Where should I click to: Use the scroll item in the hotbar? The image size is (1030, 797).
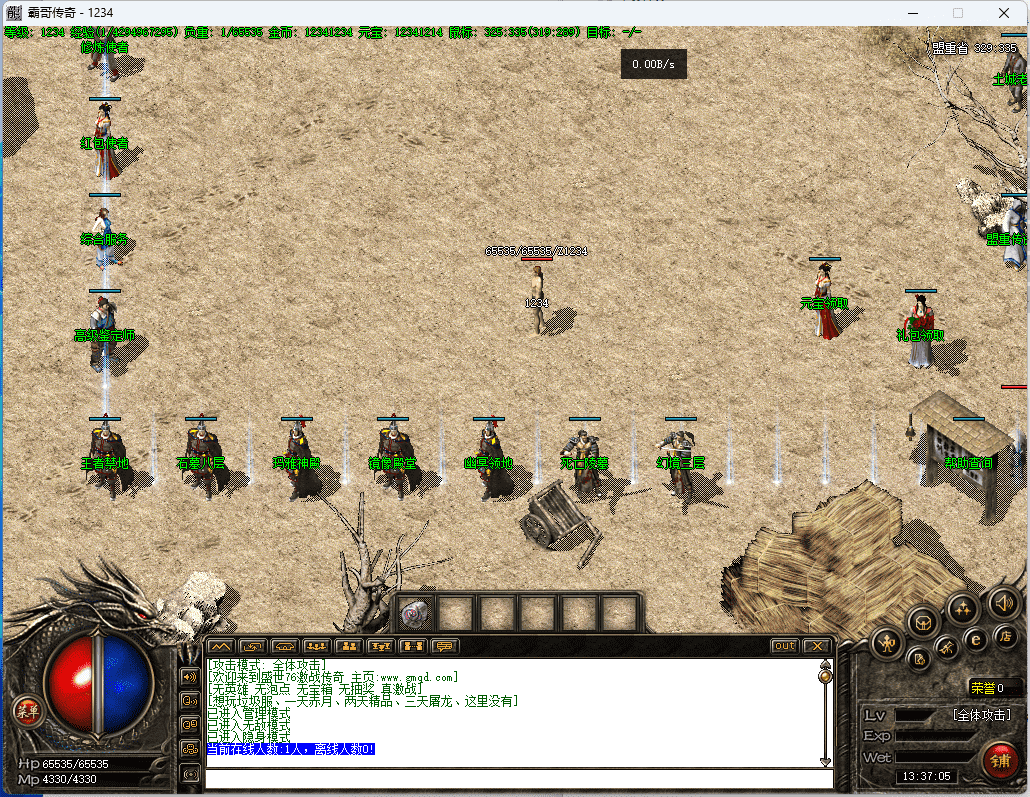416,613
